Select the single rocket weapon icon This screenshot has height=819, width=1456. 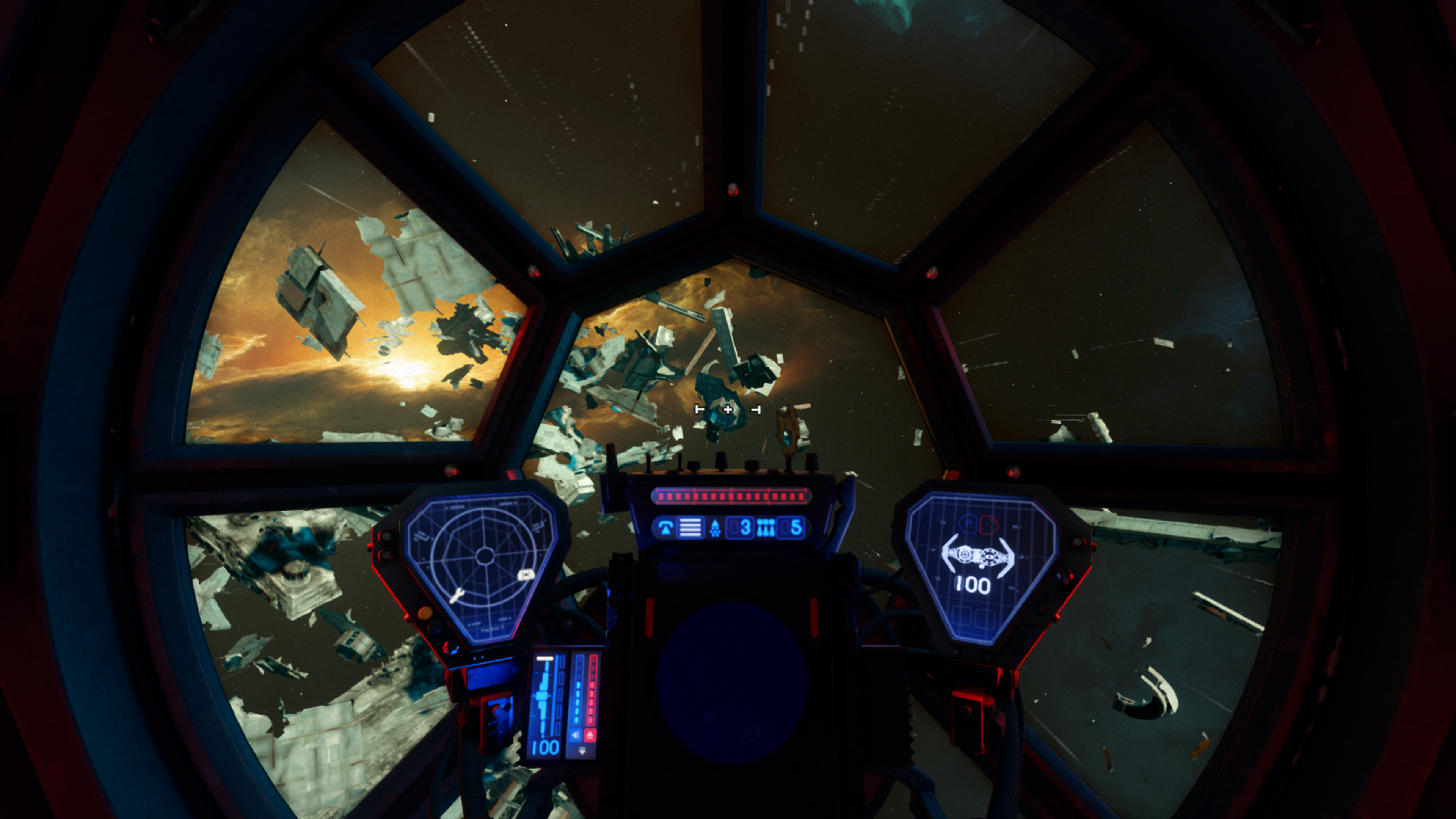715,528
